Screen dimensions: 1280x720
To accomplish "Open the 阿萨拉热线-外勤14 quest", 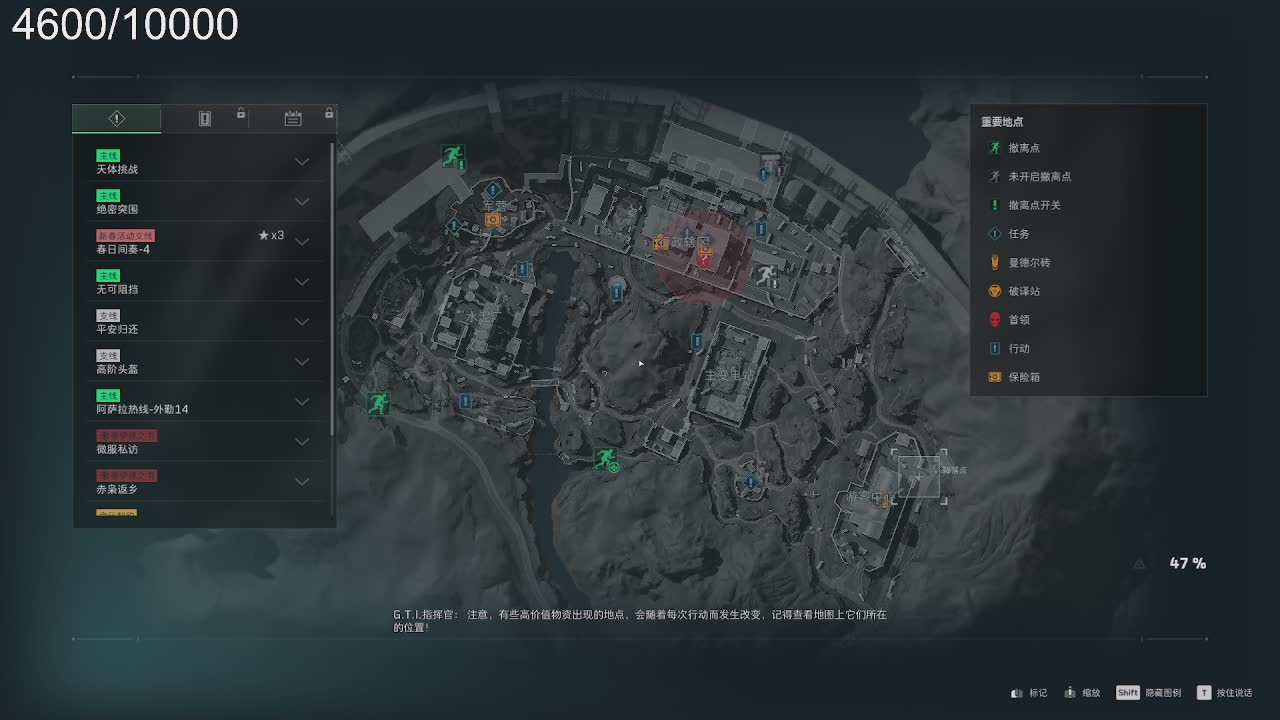I will pos(301,402).
